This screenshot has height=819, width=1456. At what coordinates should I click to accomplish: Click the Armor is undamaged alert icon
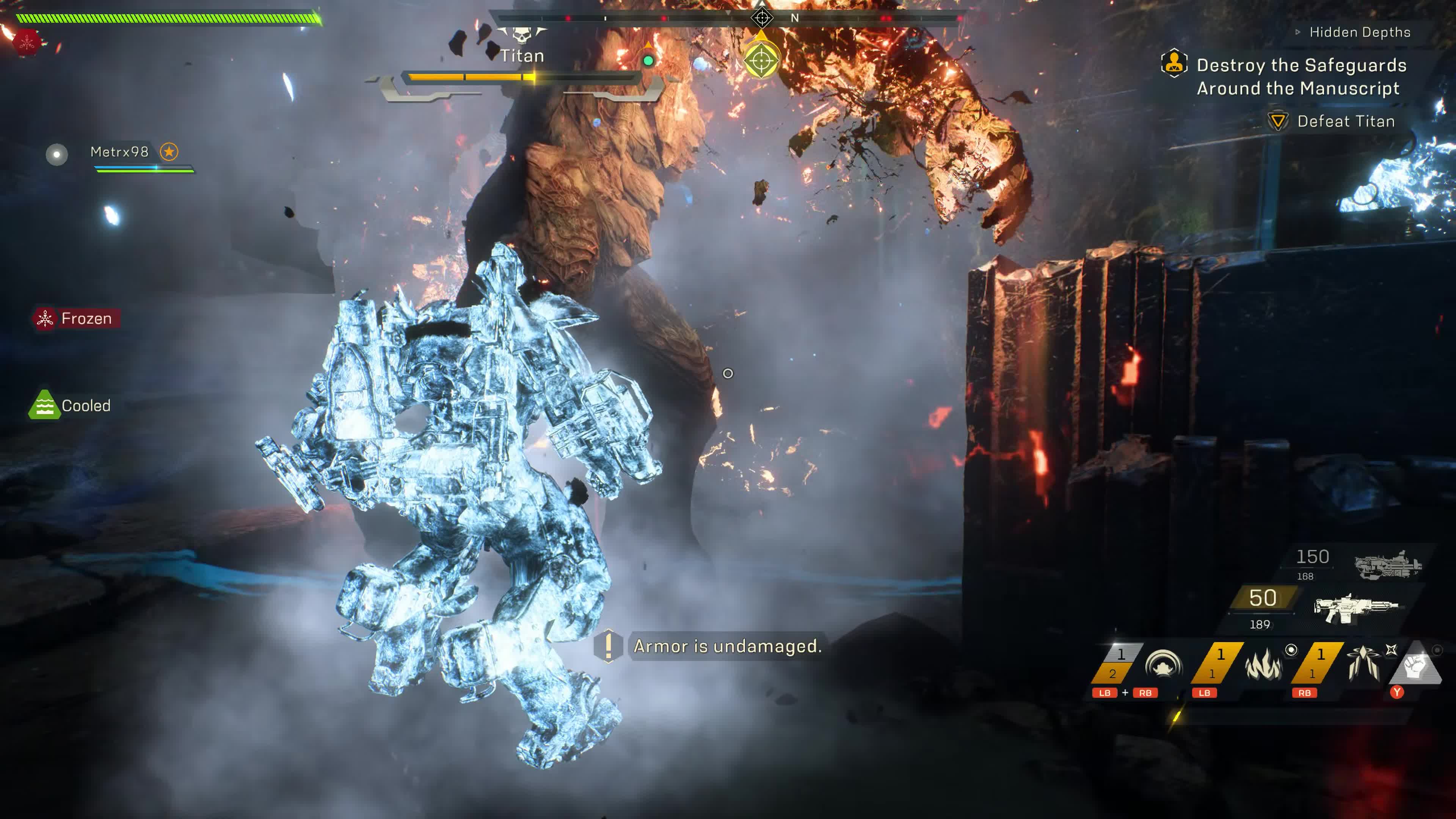click(x=608, y=645)
